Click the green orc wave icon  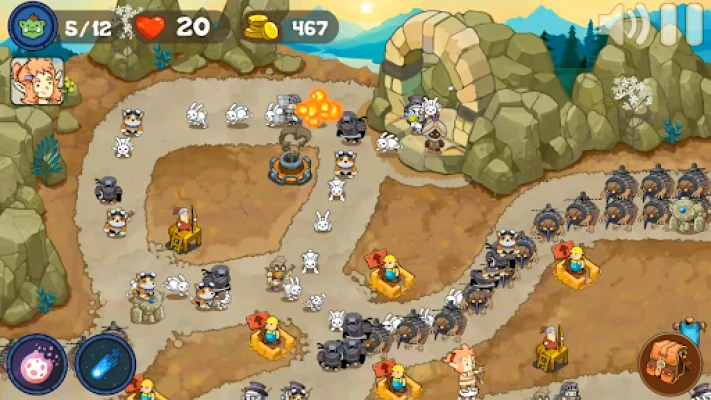tap(33, 25)
